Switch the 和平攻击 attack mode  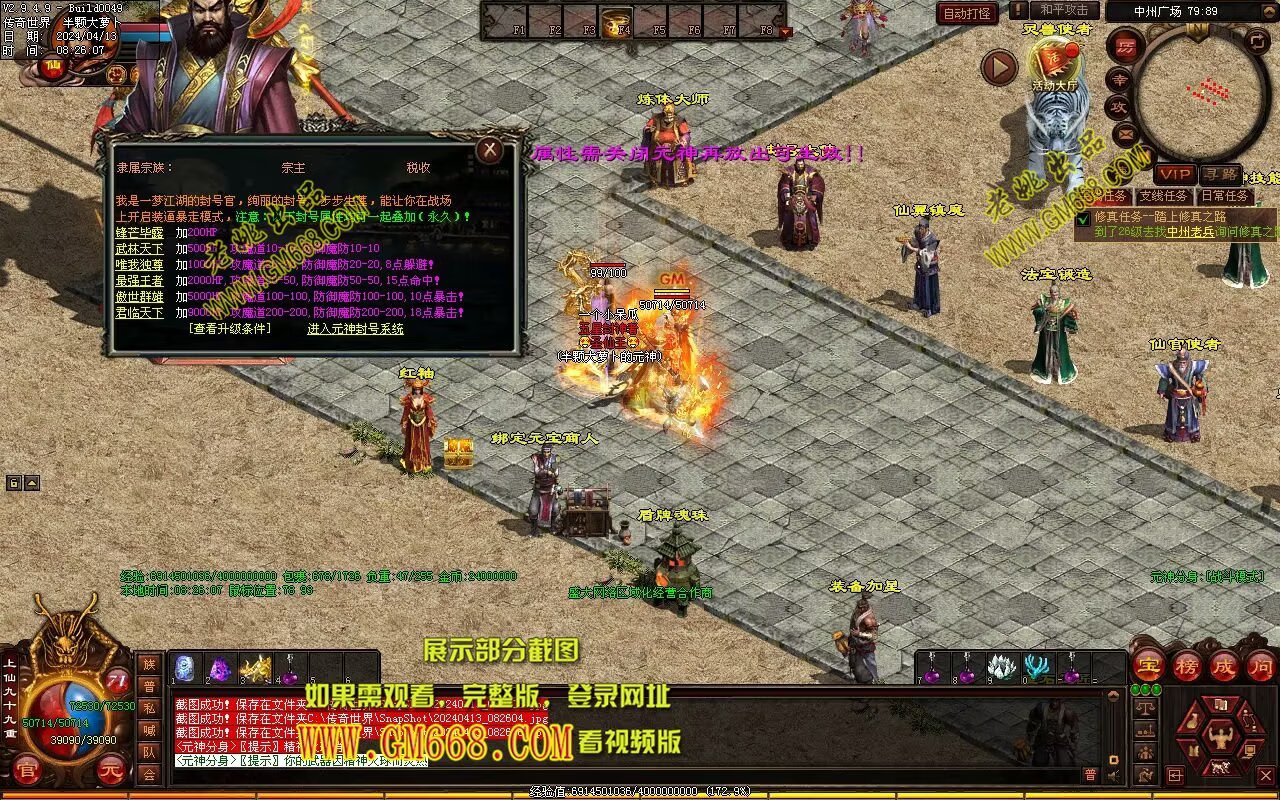click(x=1063, y=10)
